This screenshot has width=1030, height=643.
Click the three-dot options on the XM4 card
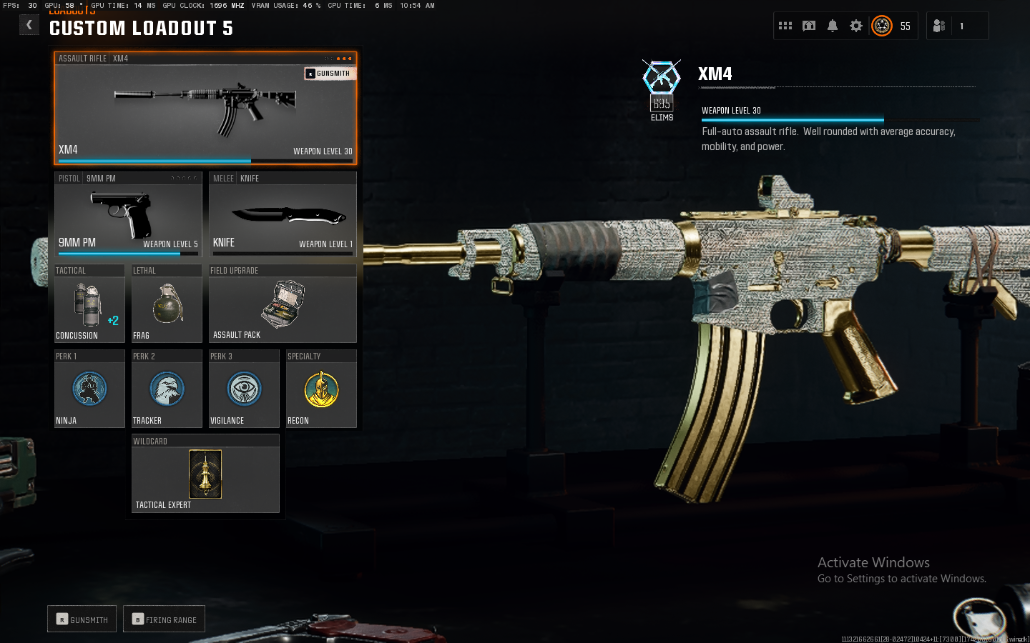pyautogui.click(x=344, y=58)
